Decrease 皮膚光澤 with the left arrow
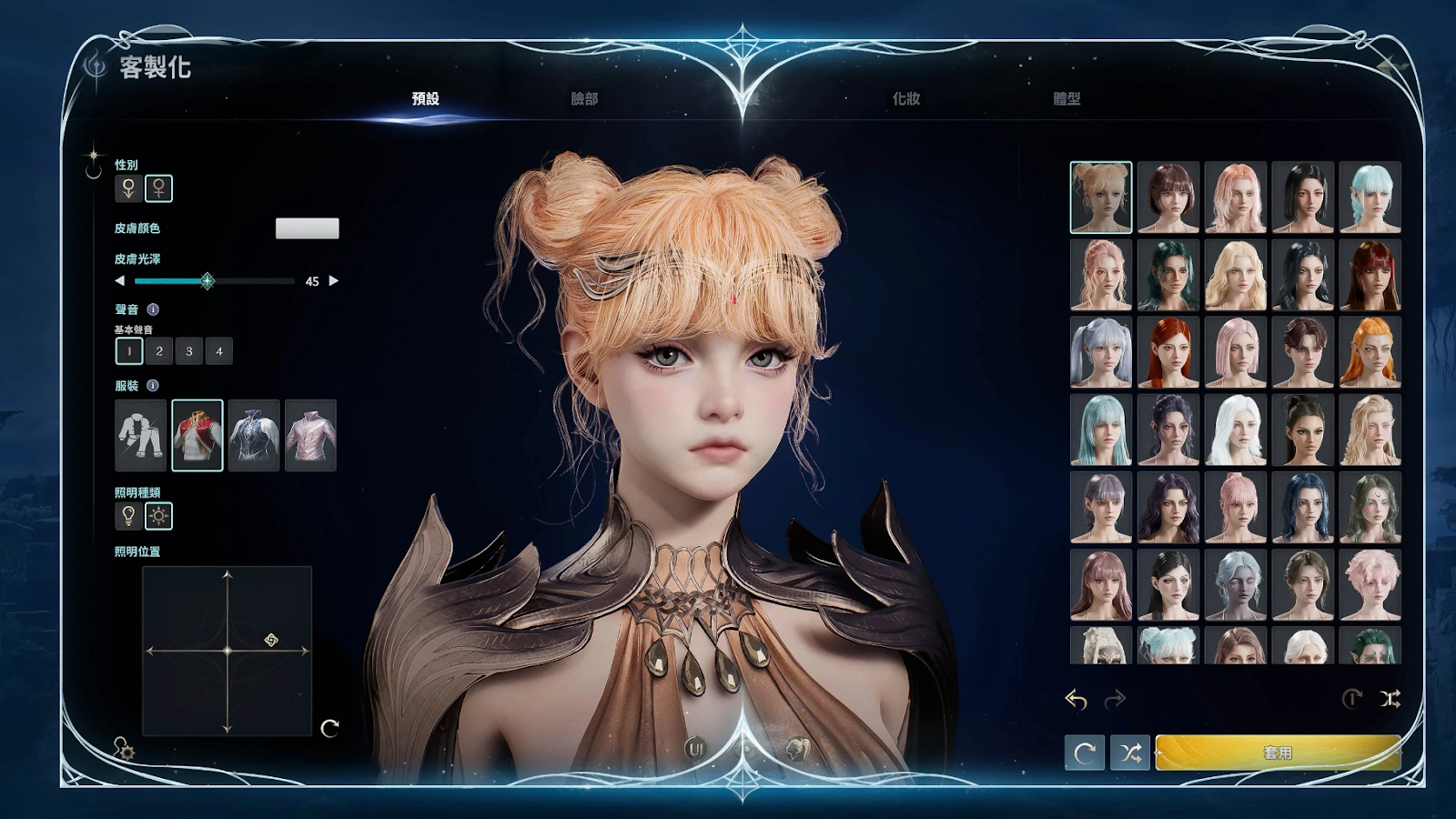 (119, 281)
